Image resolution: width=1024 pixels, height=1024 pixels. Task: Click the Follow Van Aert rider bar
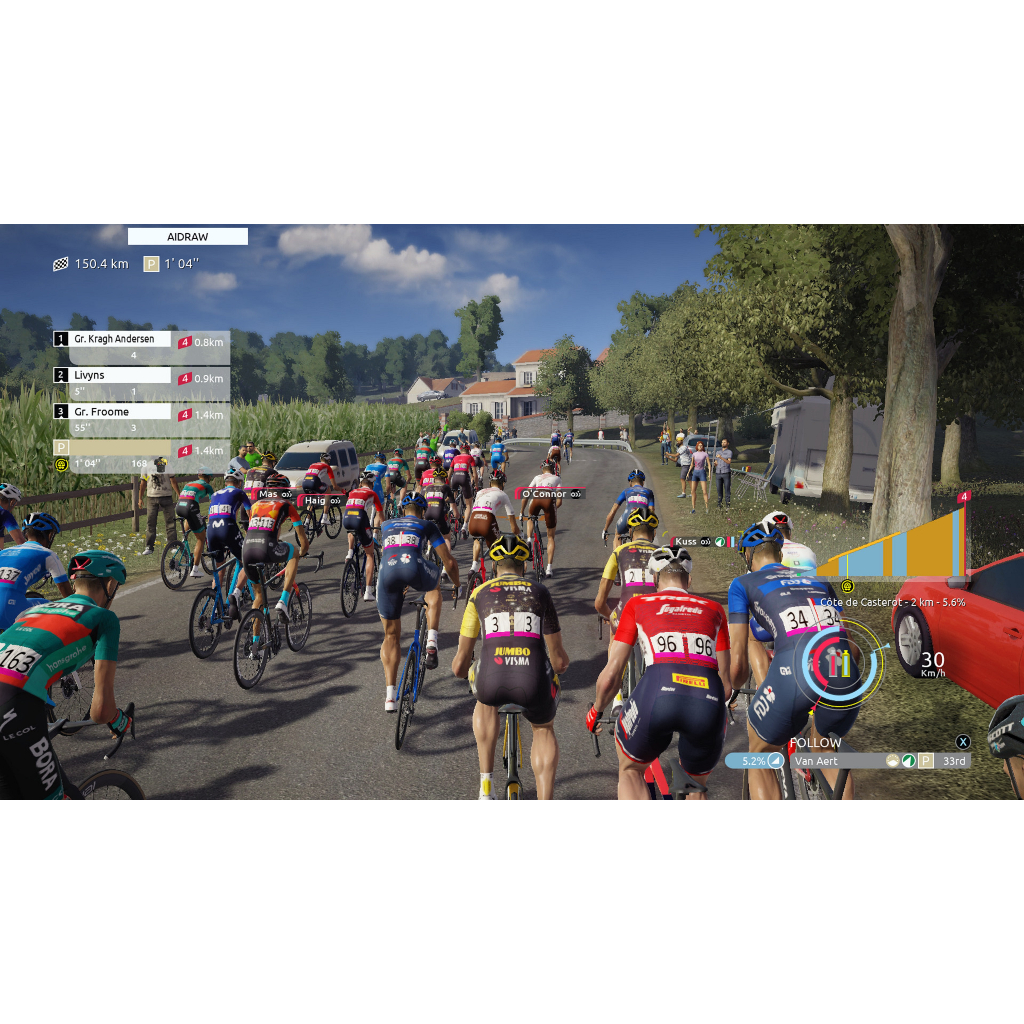[845, 761]
